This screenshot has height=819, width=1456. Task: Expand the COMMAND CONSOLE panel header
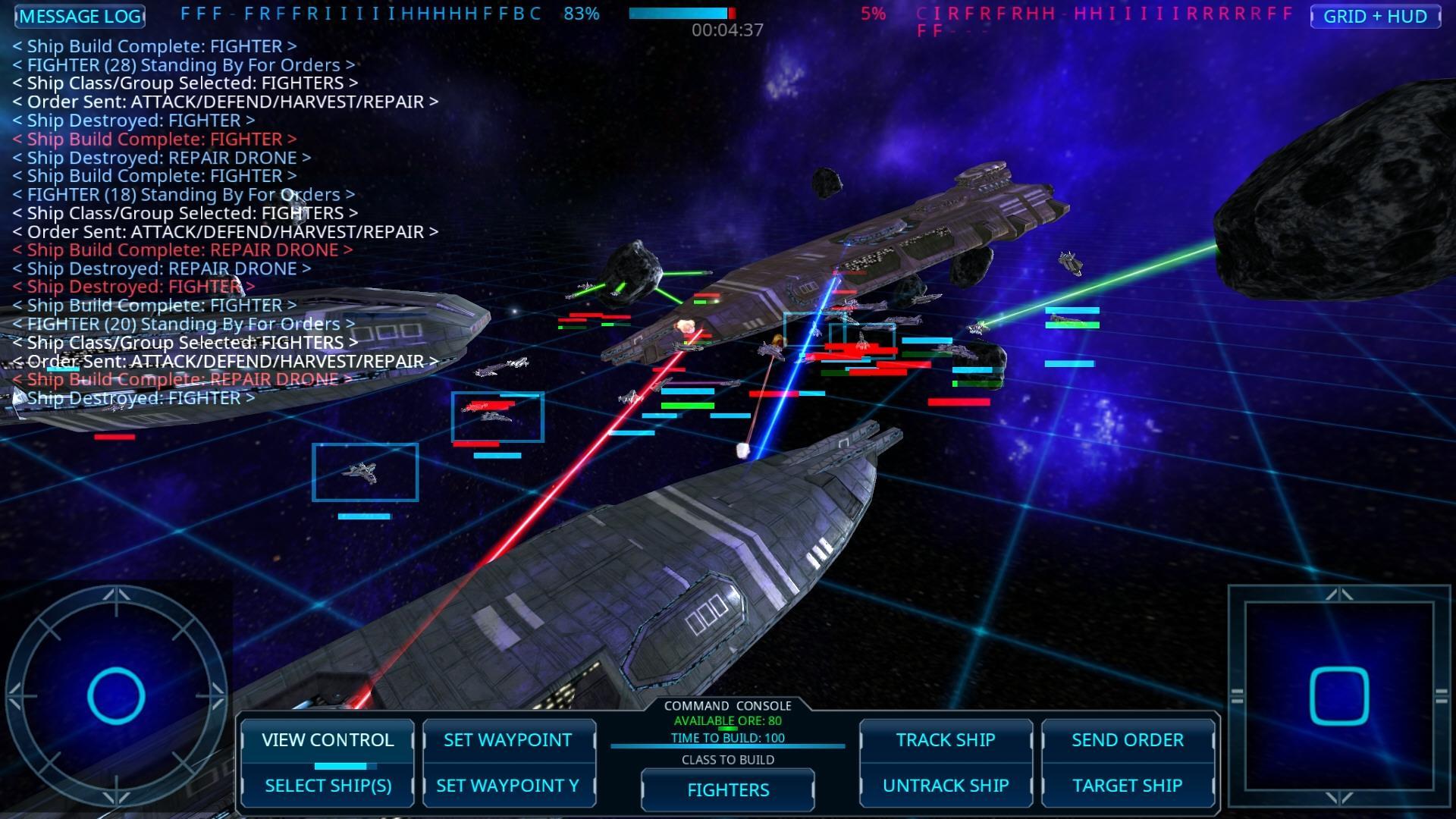(726, 705)
